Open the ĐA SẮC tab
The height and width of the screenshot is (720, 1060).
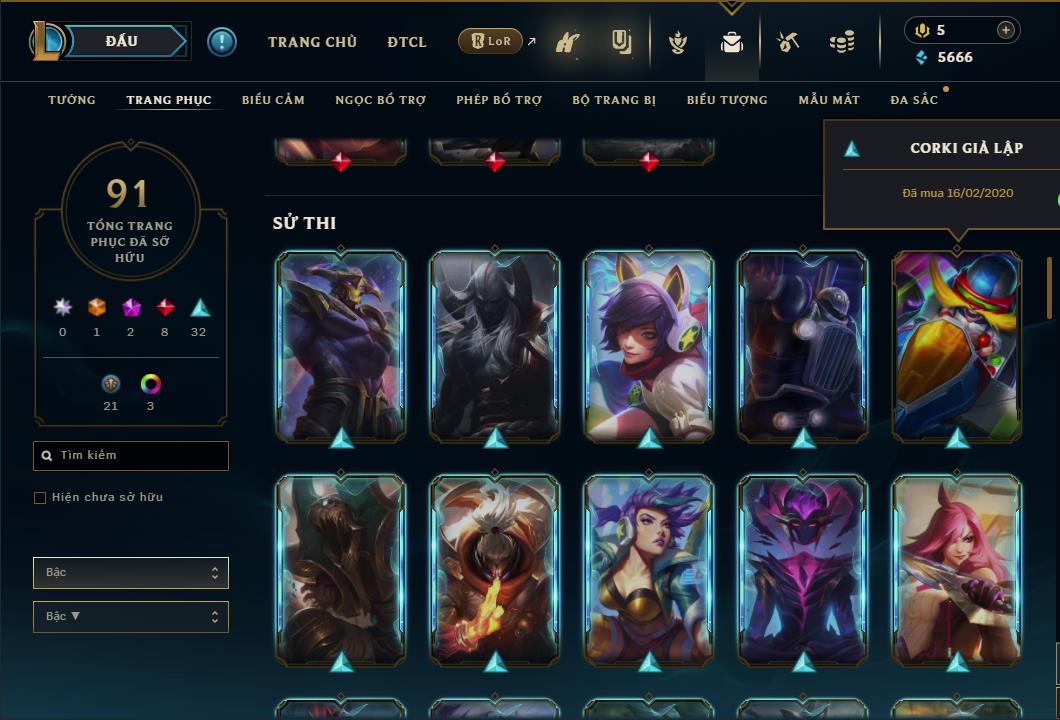914,100
